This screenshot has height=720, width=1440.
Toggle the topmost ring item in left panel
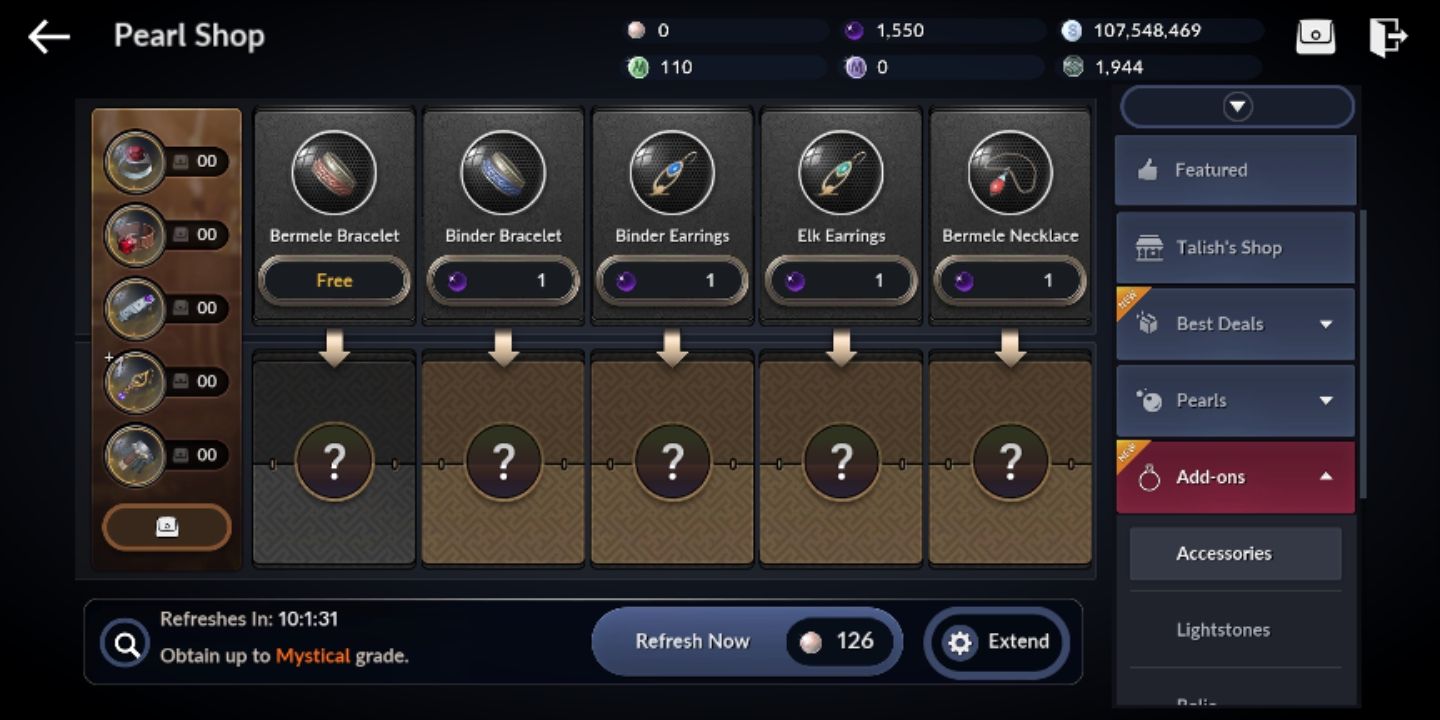[136, 161]
